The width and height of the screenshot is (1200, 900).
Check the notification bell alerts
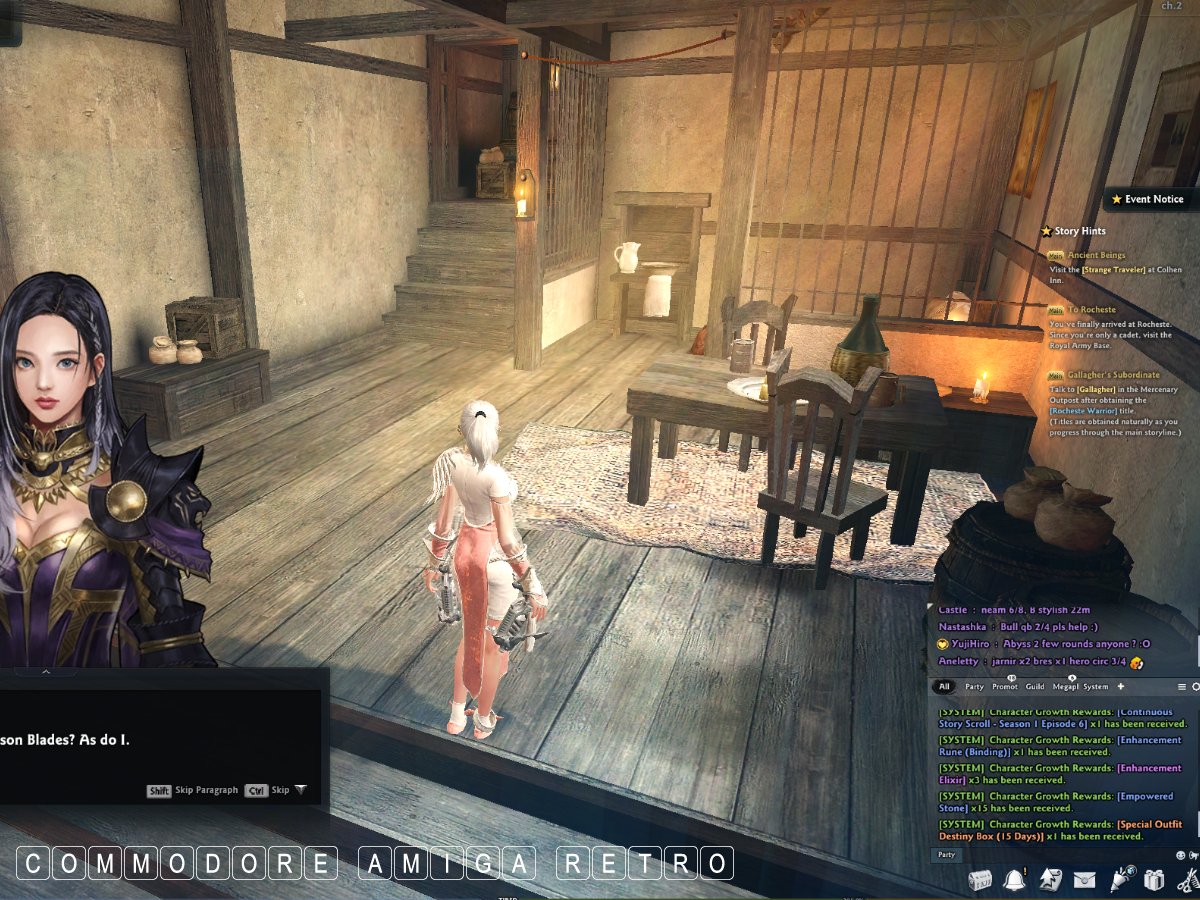[1014, 880]
